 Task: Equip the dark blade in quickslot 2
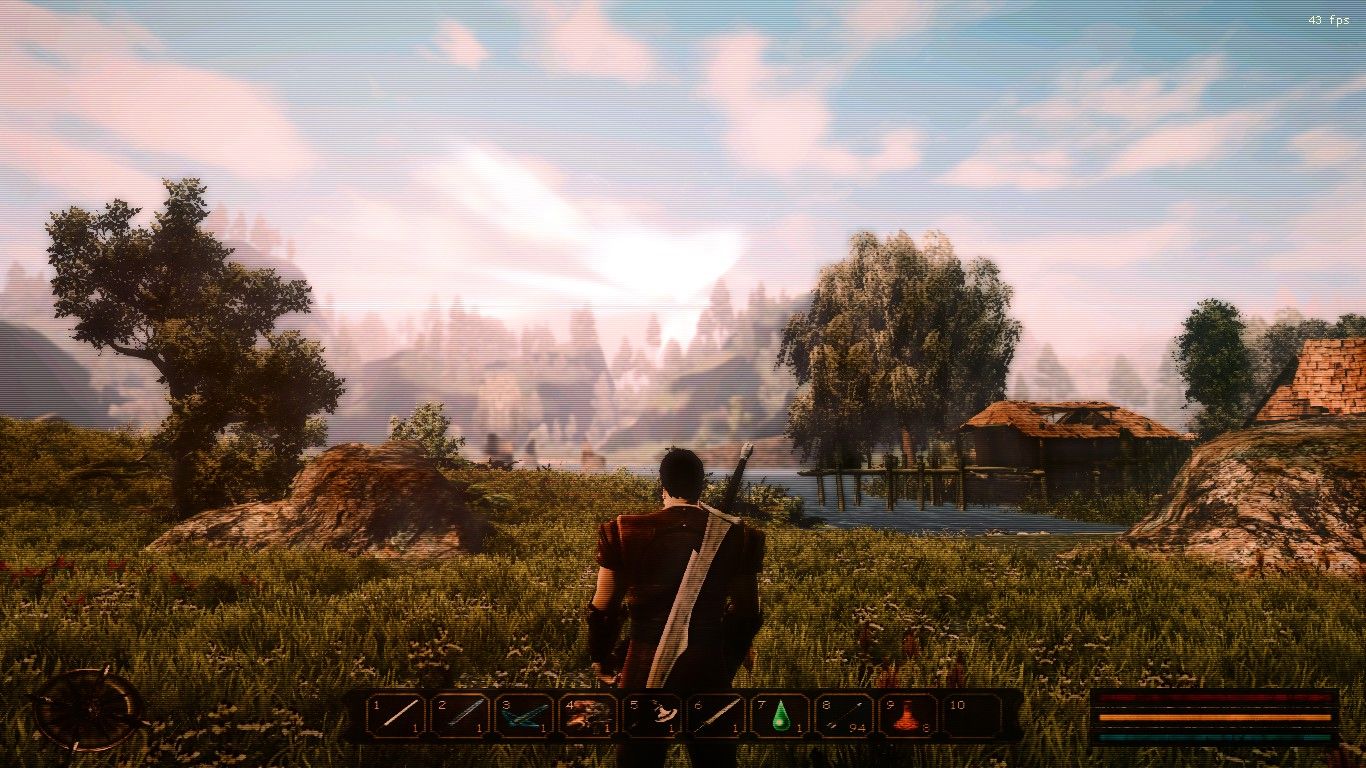(x=462, y=715)
